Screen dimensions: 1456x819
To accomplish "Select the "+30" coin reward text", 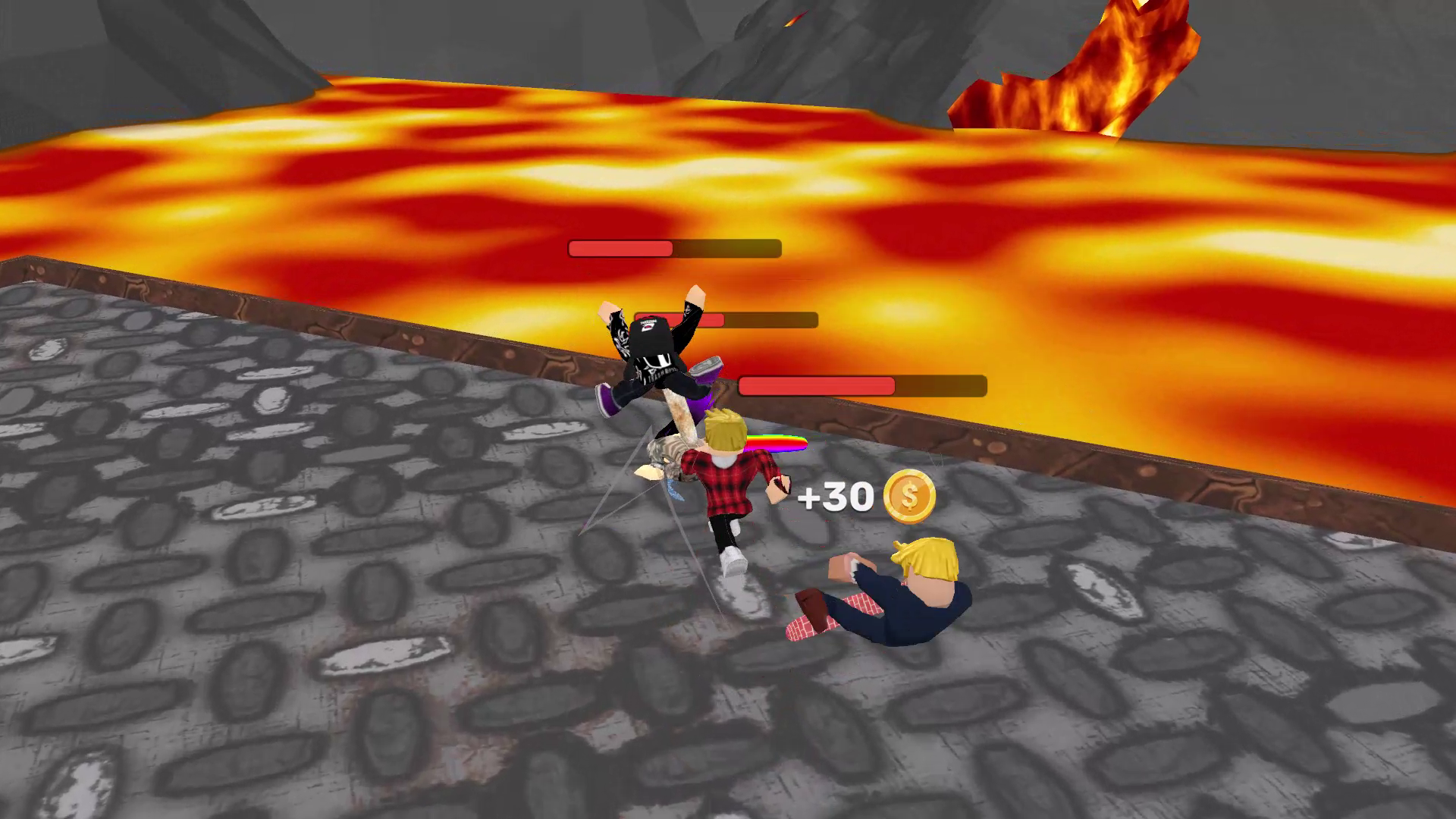I will (x=835, y=497).
